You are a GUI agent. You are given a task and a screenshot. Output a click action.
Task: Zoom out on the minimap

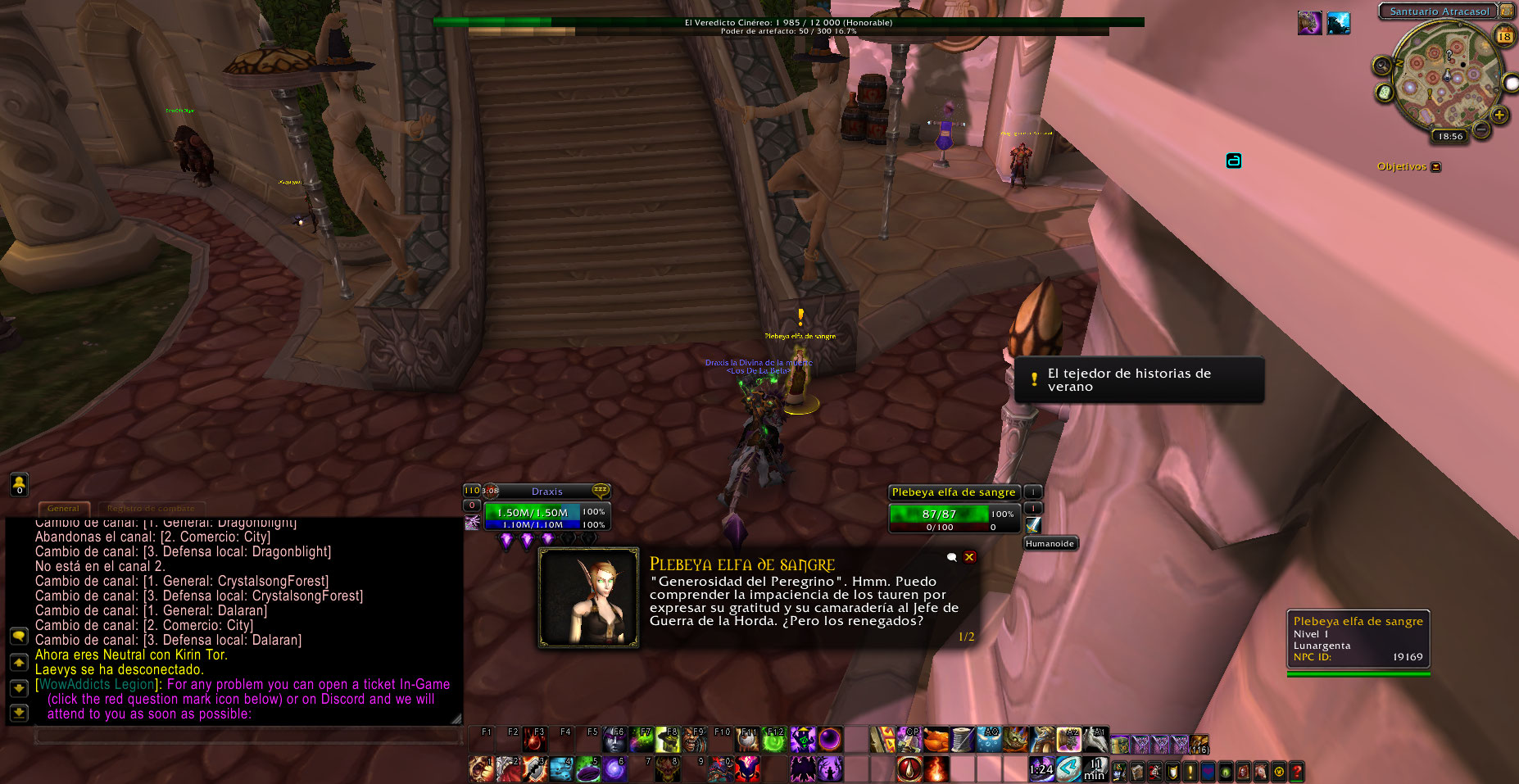(x=1481, y=129)
